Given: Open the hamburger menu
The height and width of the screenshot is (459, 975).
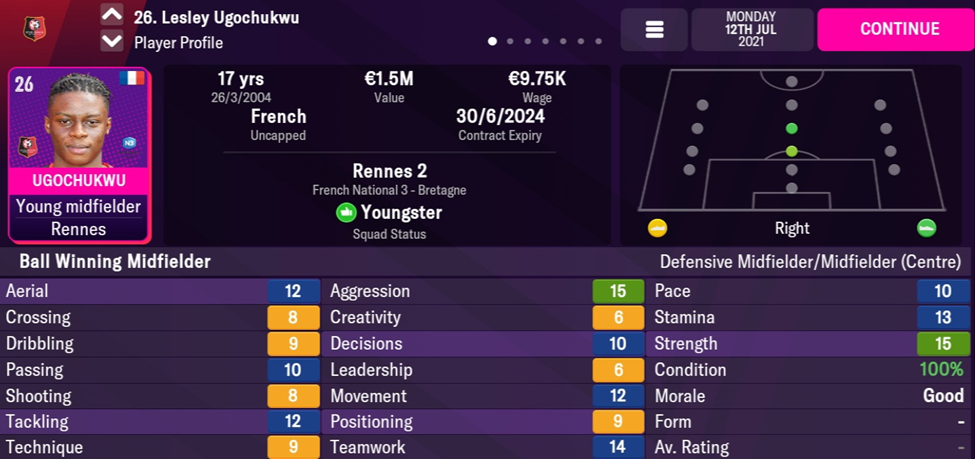Looking at the screenshot, I should [x=654, y=30].
